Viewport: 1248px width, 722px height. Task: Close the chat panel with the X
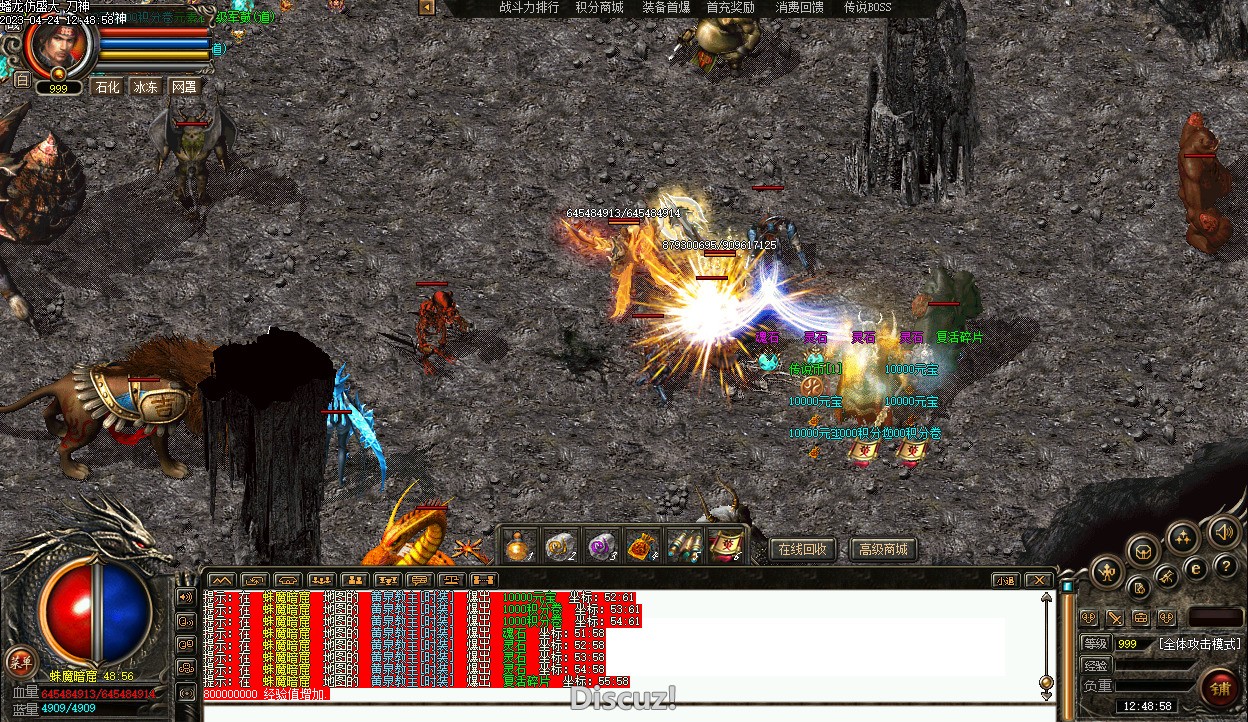click(x=1039, y=580)
